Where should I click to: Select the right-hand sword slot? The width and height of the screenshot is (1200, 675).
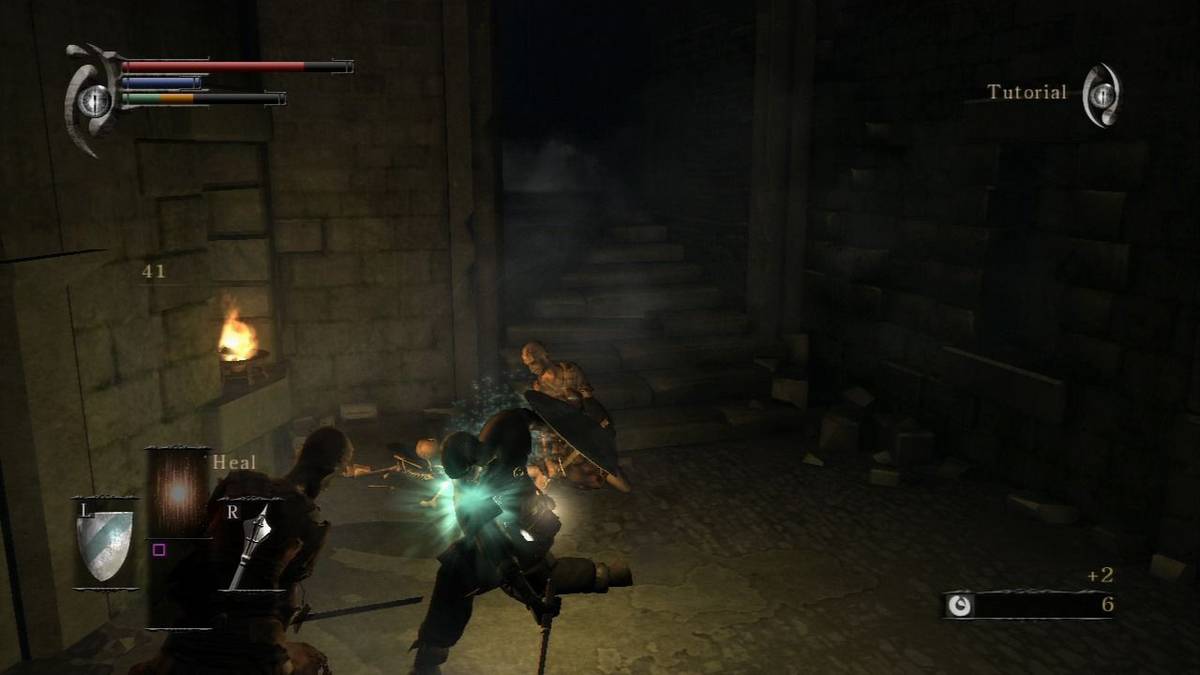point(250,545)
